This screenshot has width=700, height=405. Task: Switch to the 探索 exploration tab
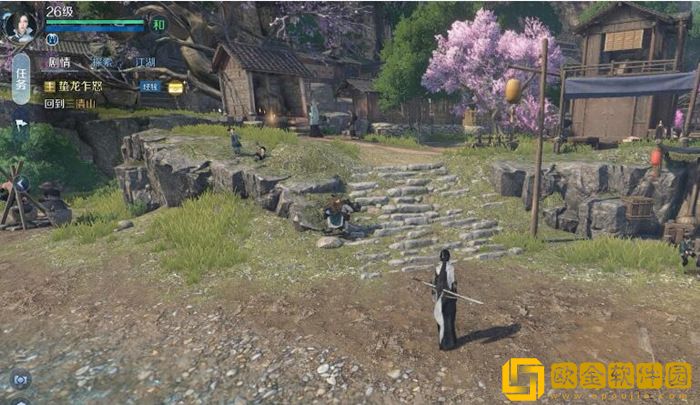(x=103, y=62)
